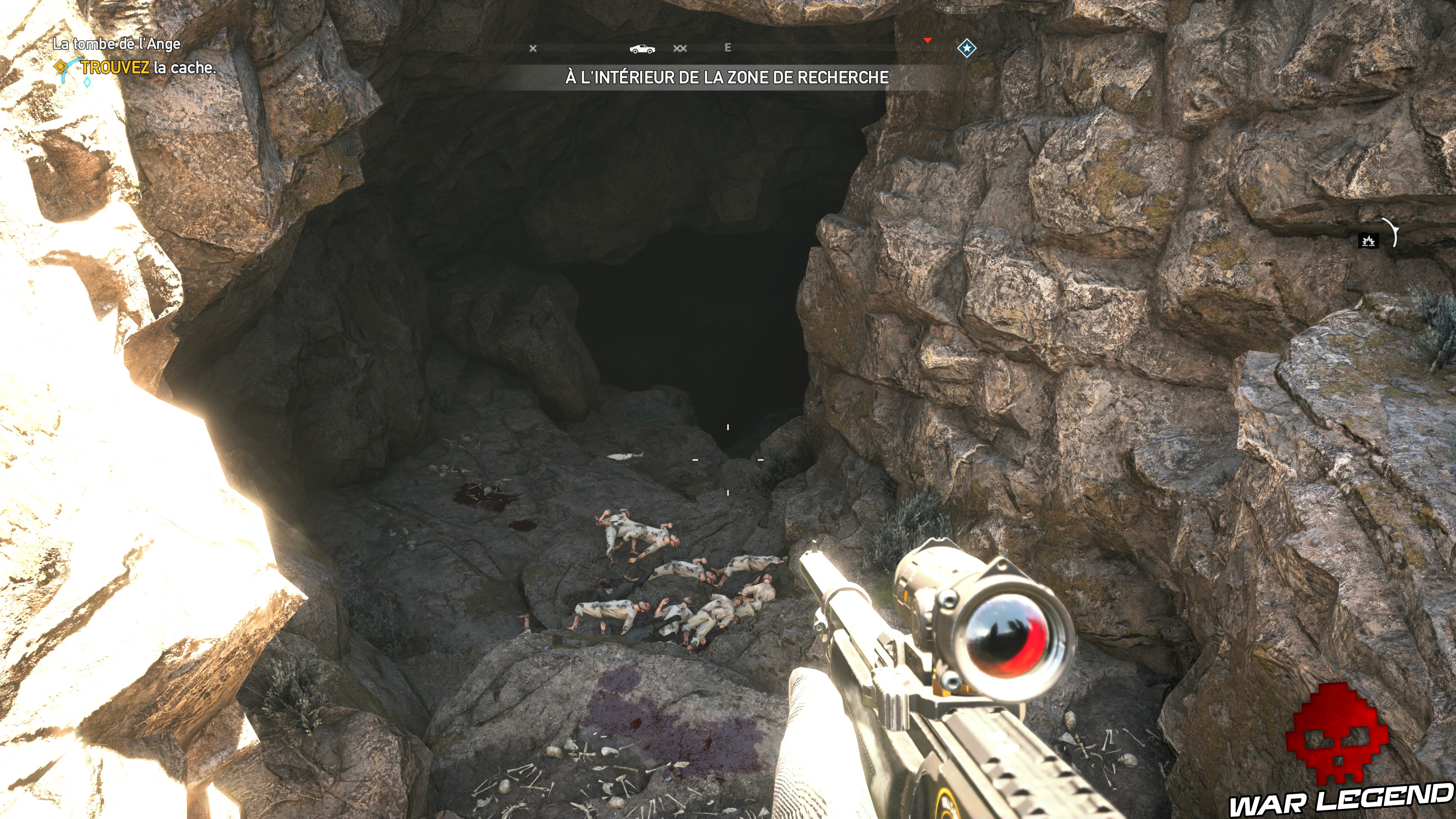Select the explosion hazard icon on the rocks
The image size is (1456, 819).
[1369, 241]
